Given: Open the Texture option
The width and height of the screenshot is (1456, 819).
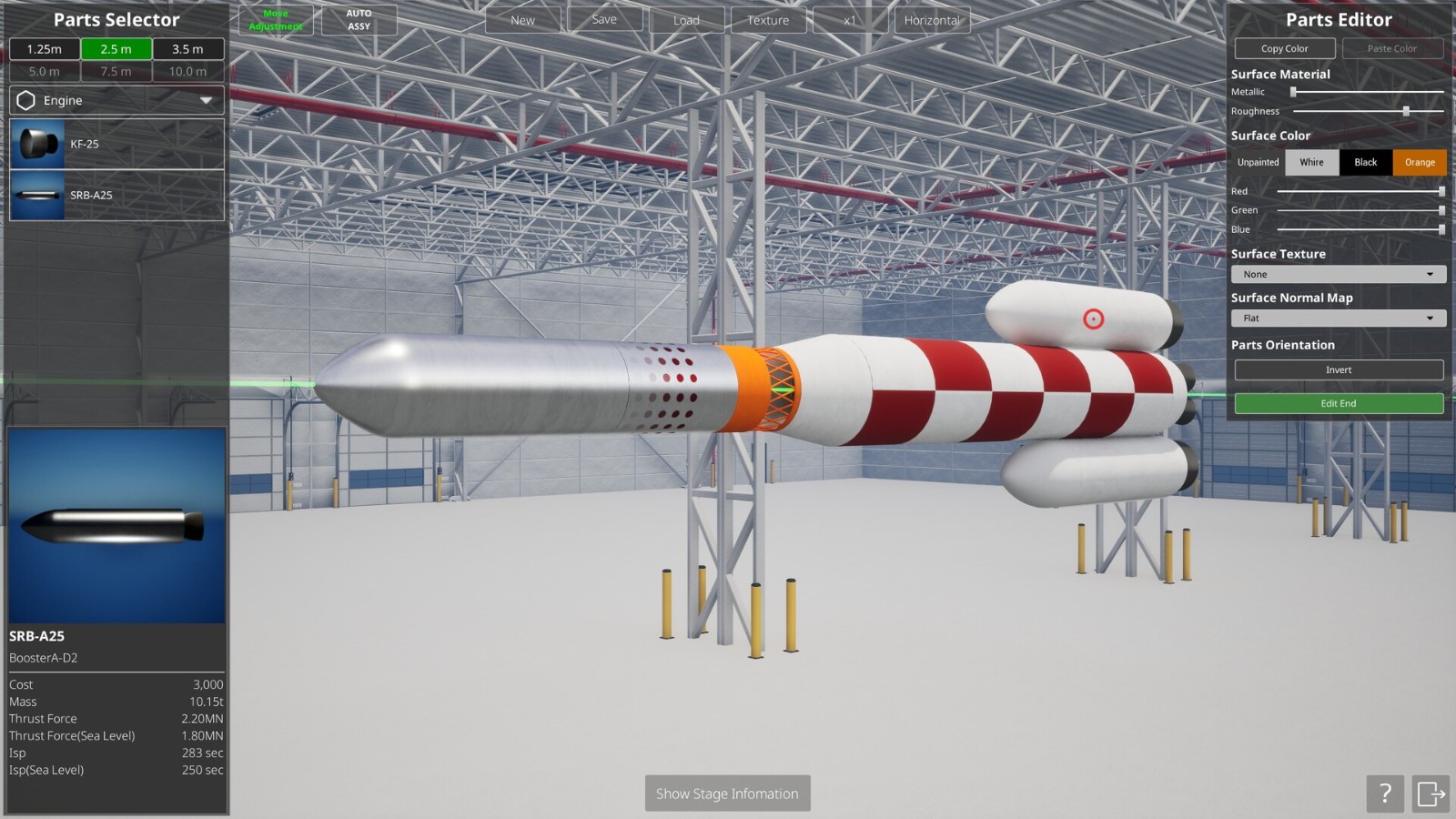Looking at the screenshot, I should tap(768, 20).
